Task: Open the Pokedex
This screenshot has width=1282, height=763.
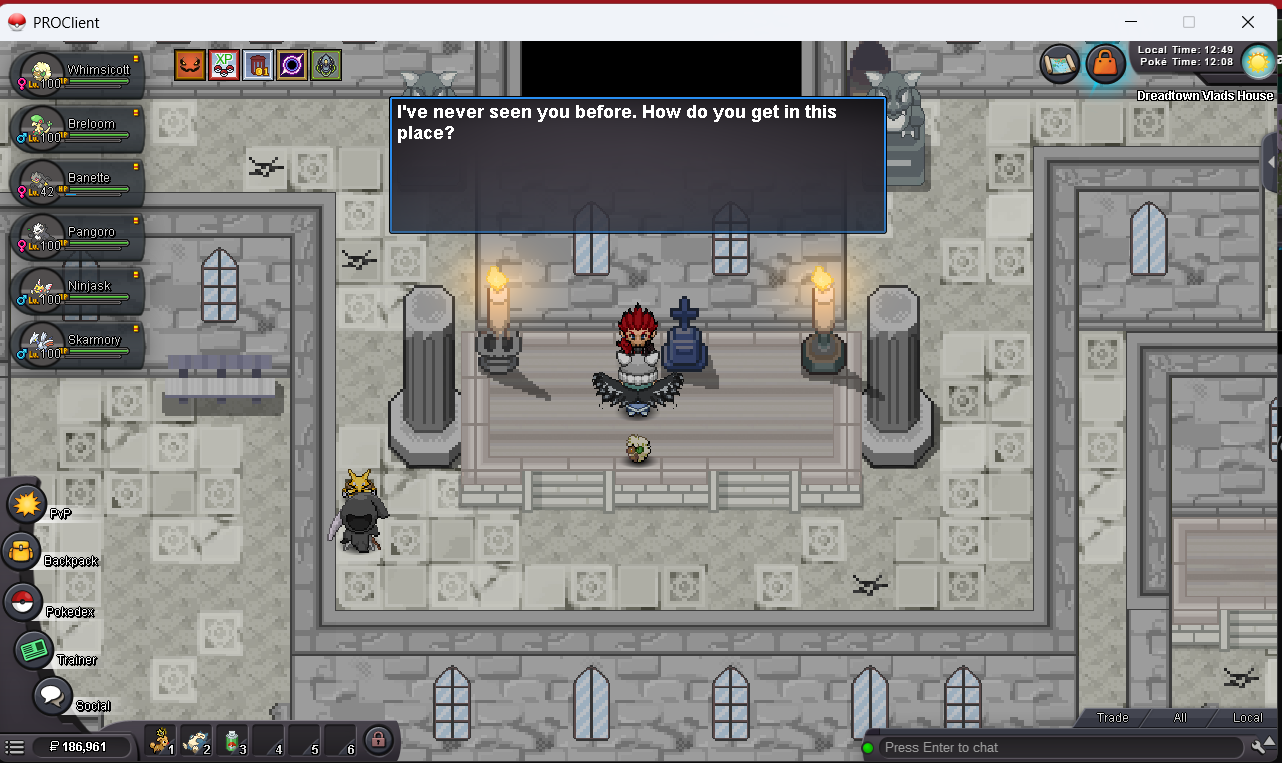Action: click(x=23, y=601)
